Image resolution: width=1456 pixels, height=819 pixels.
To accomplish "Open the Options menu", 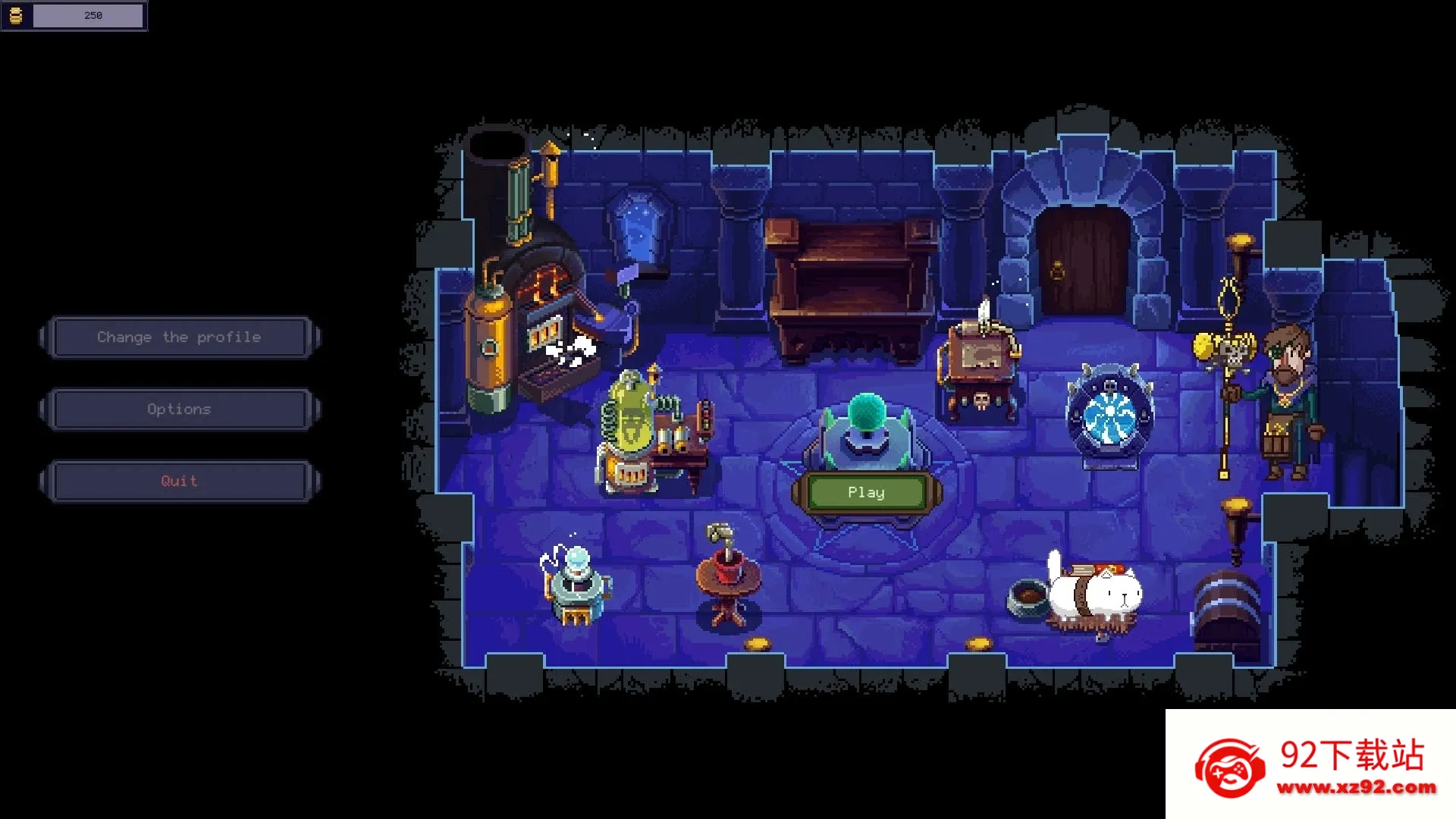I will tap(179, 409).
